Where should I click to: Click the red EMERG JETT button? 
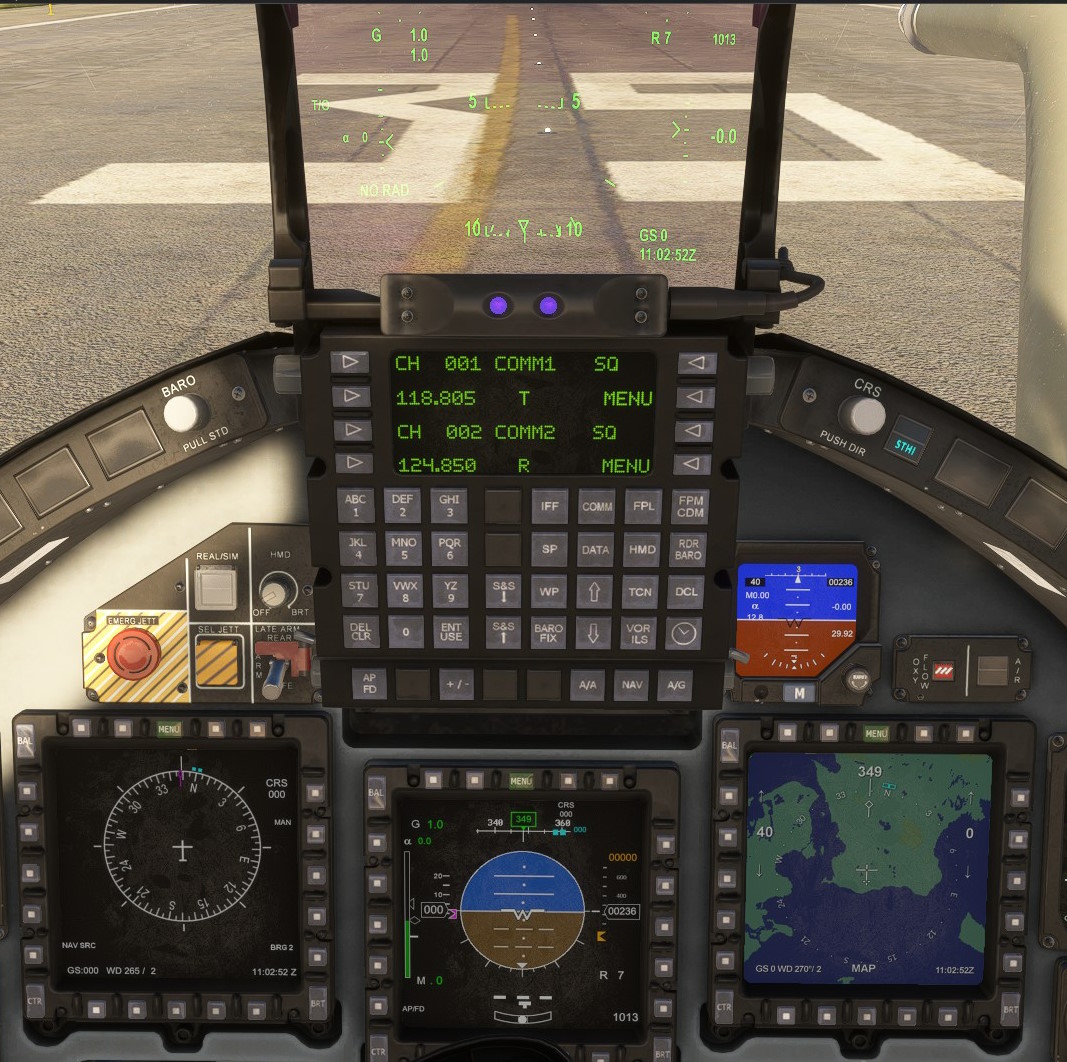(127, 656)
